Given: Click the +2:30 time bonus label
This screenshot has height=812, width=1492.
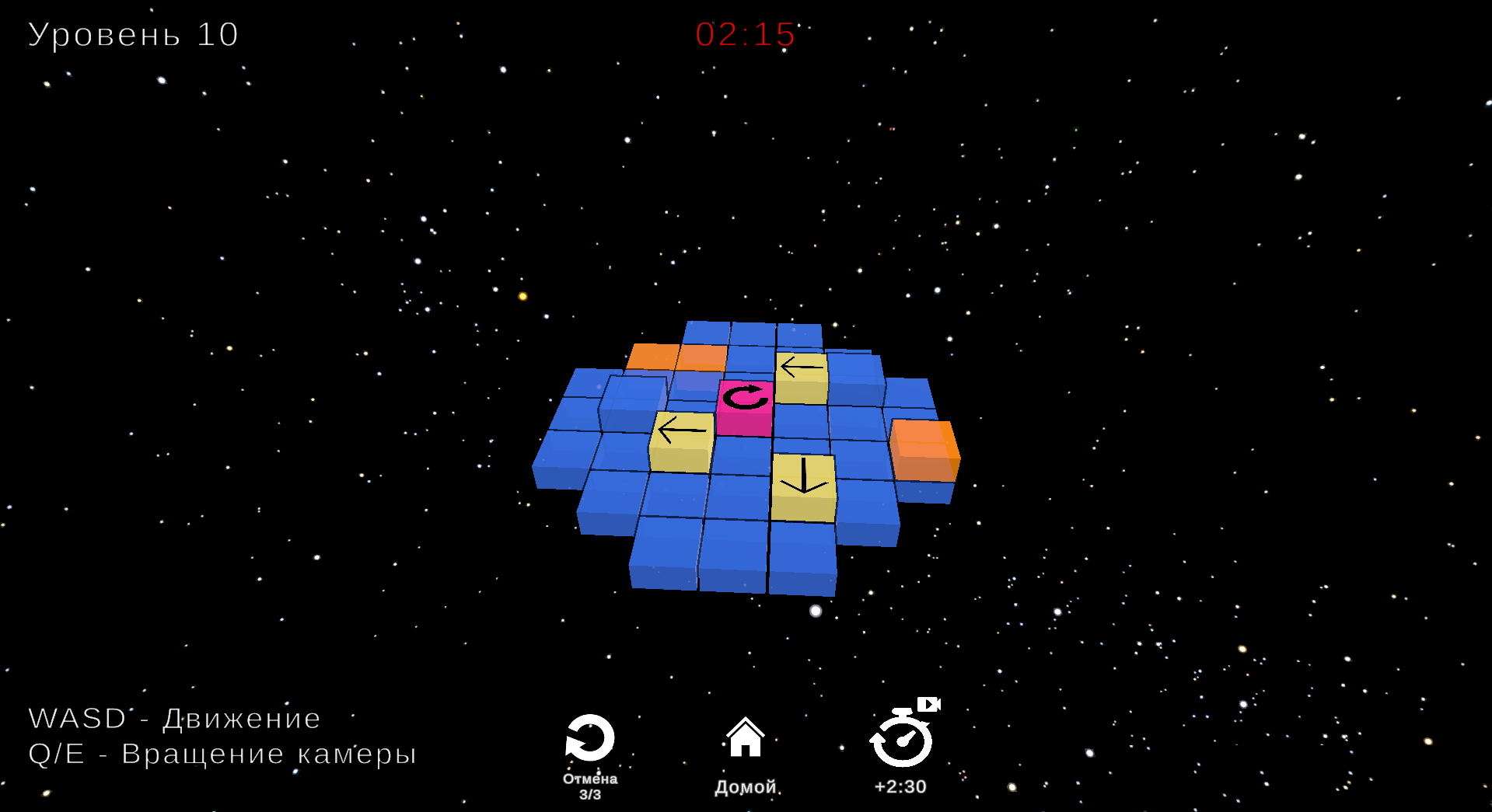Looking at the screenshot, I should 900,786.
